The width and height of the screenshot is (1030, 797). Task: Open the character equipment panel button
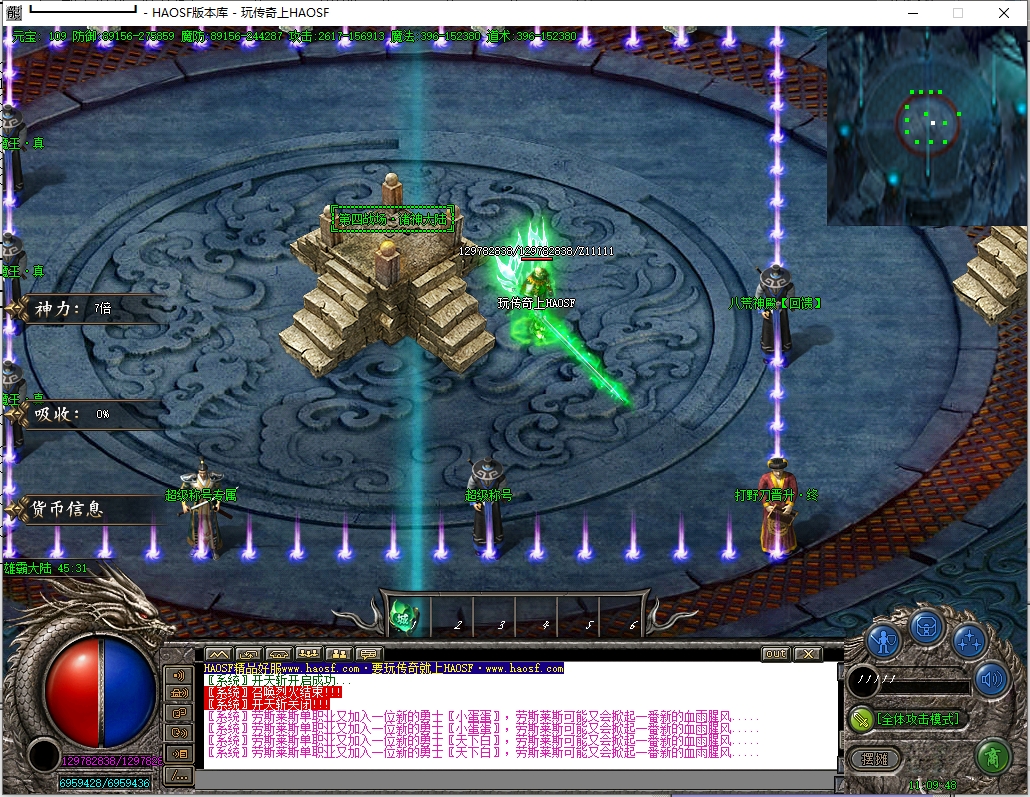pos(883,640)
